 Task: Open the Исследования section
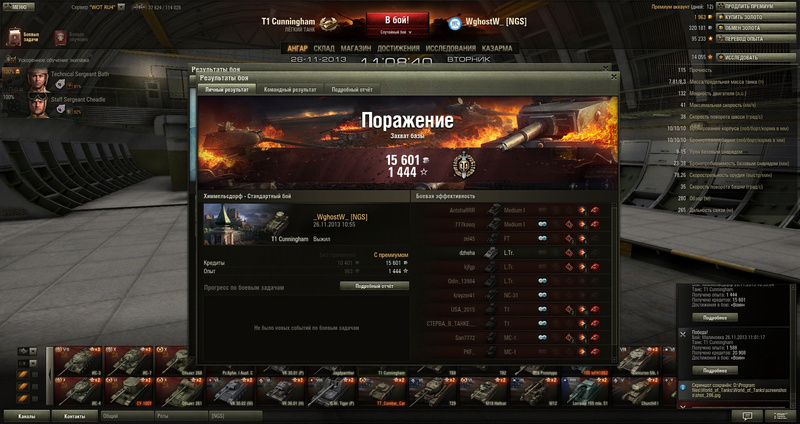(452, 47)
